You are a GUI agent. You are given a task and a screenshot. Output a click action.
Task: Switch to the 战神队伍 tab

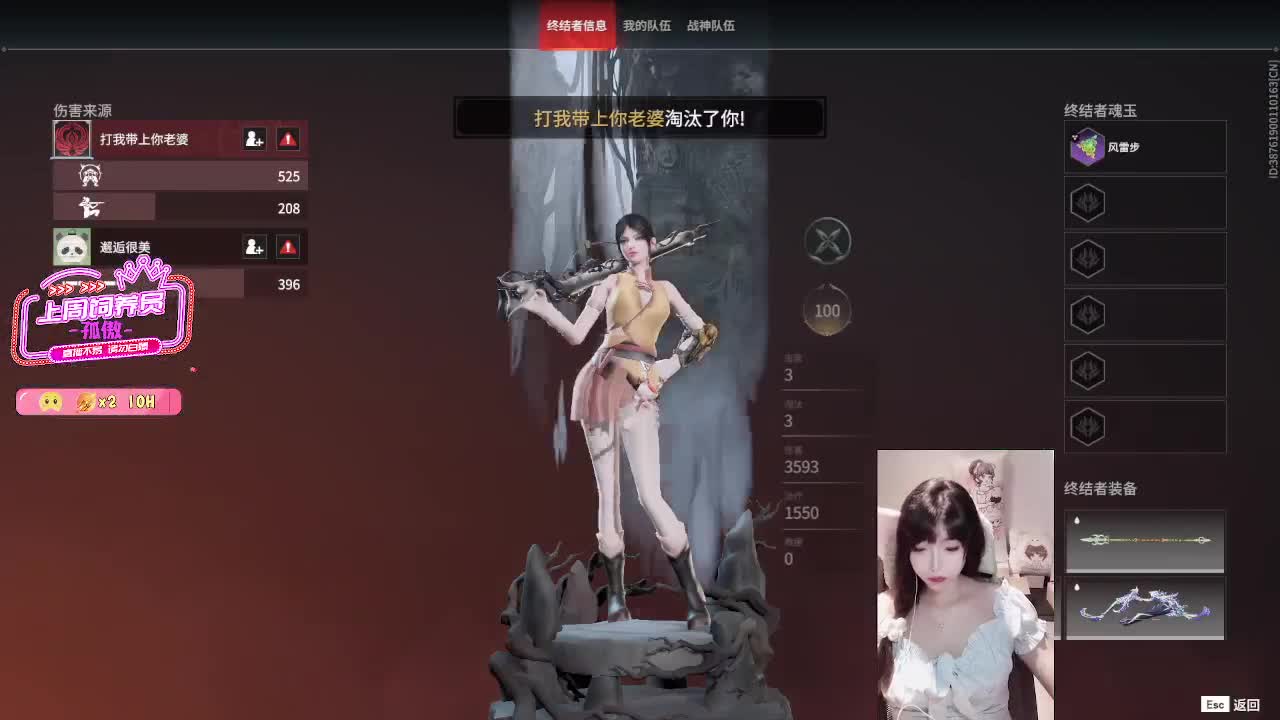(710, 26)
